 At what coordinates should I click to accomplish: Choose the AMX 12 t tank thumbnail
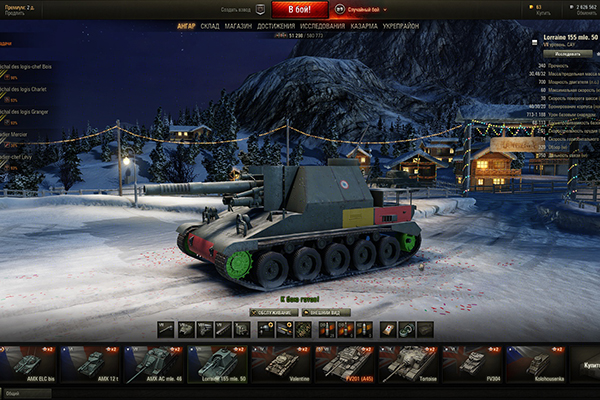coord(91,365)
